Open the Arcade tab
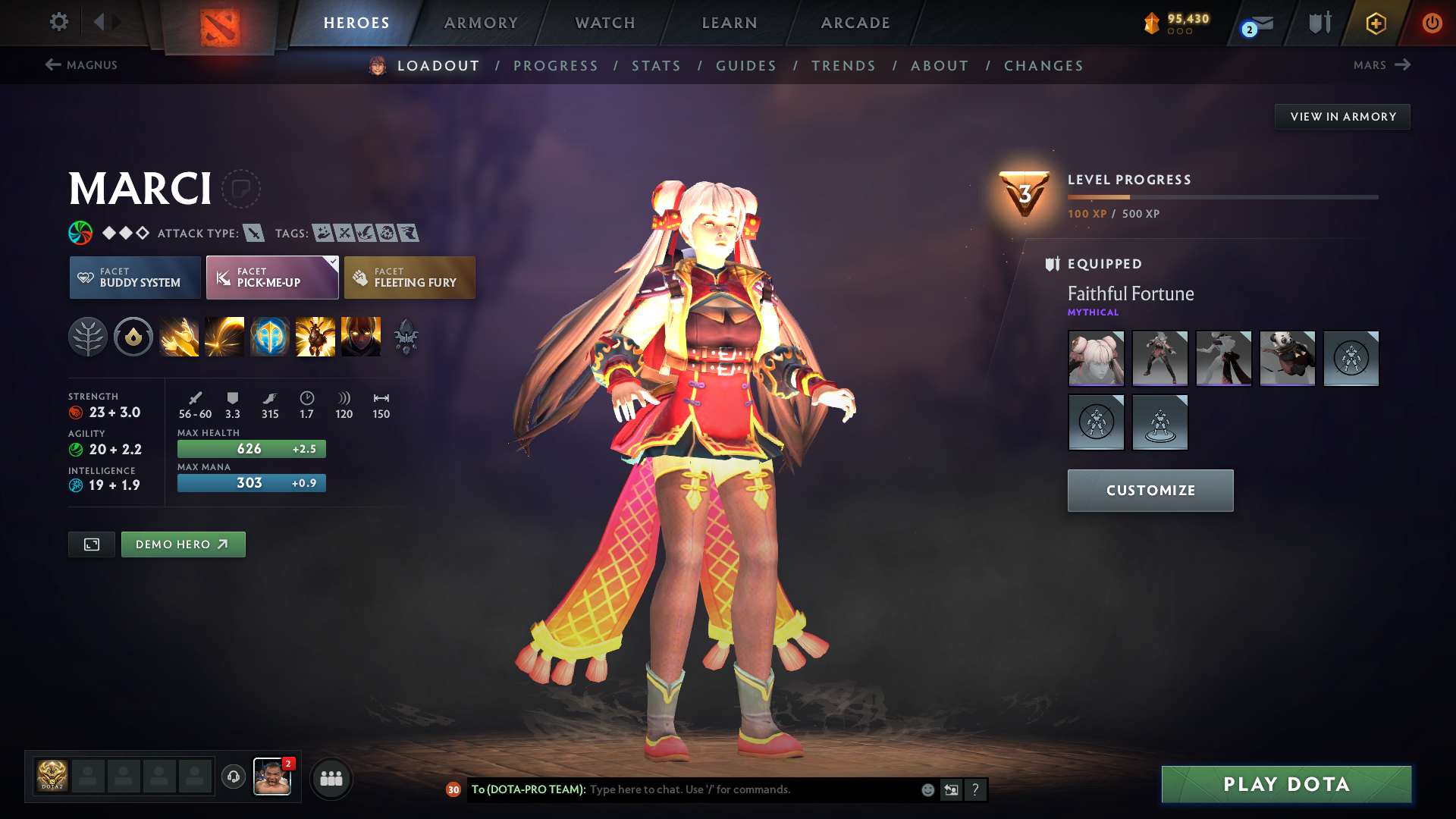 [855, 23]
